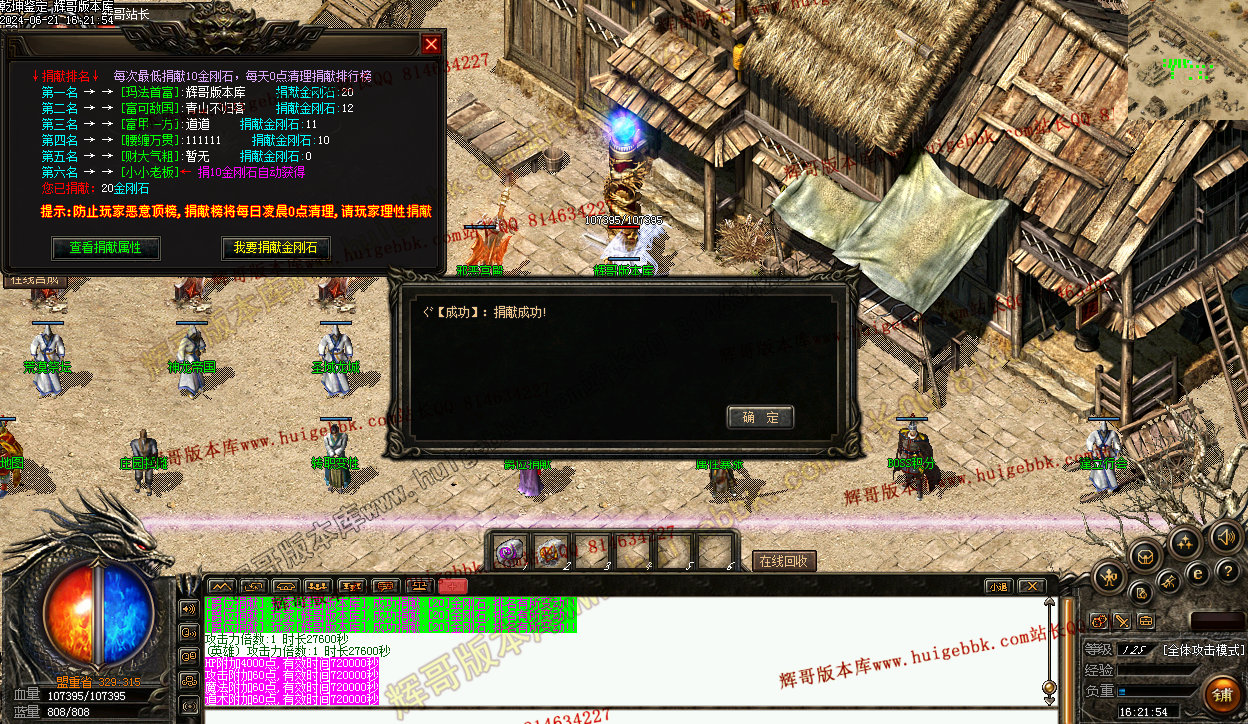Open the skills three-star icon
The width and height of the screenshot is (1248, 724).
tap(1186, 543)
